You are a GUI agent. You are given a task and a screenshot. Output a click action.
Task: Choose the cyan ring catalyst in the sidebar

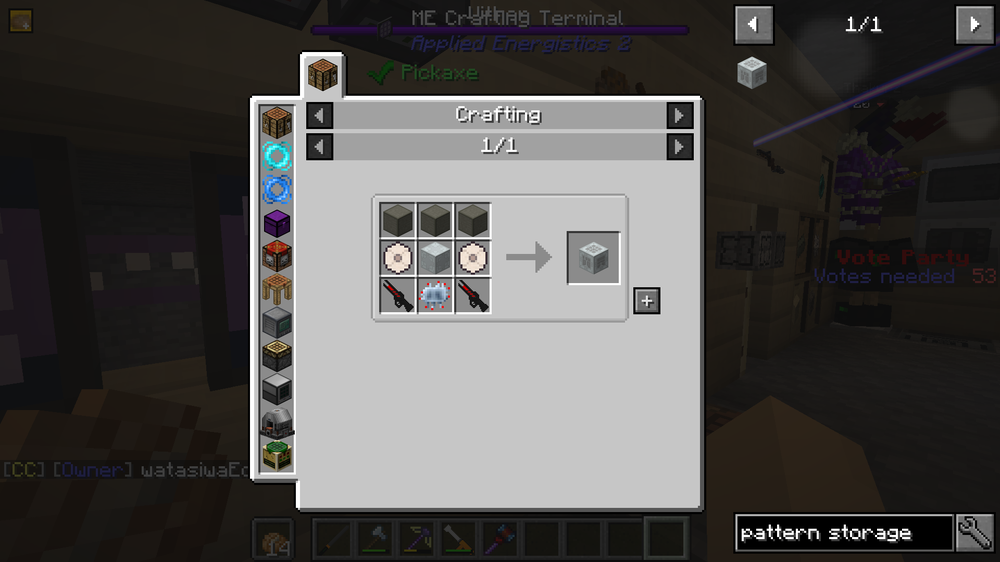(277, 155)
